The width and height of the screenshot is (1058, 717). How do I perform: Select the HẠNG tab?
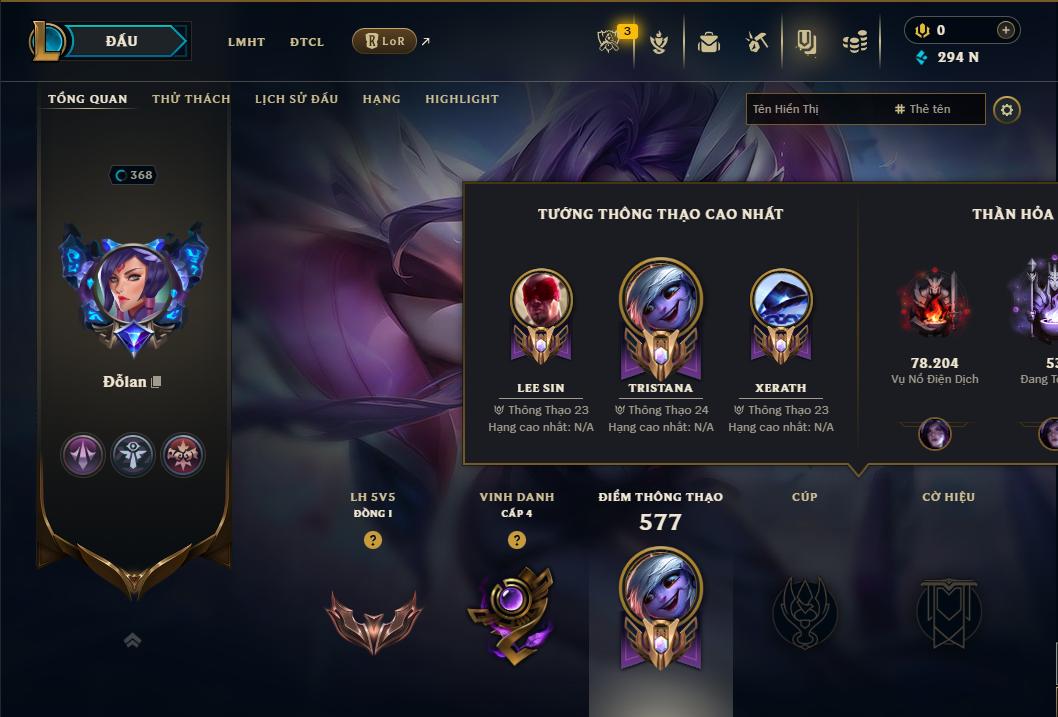pyautogui.click(x=381, y=99)
